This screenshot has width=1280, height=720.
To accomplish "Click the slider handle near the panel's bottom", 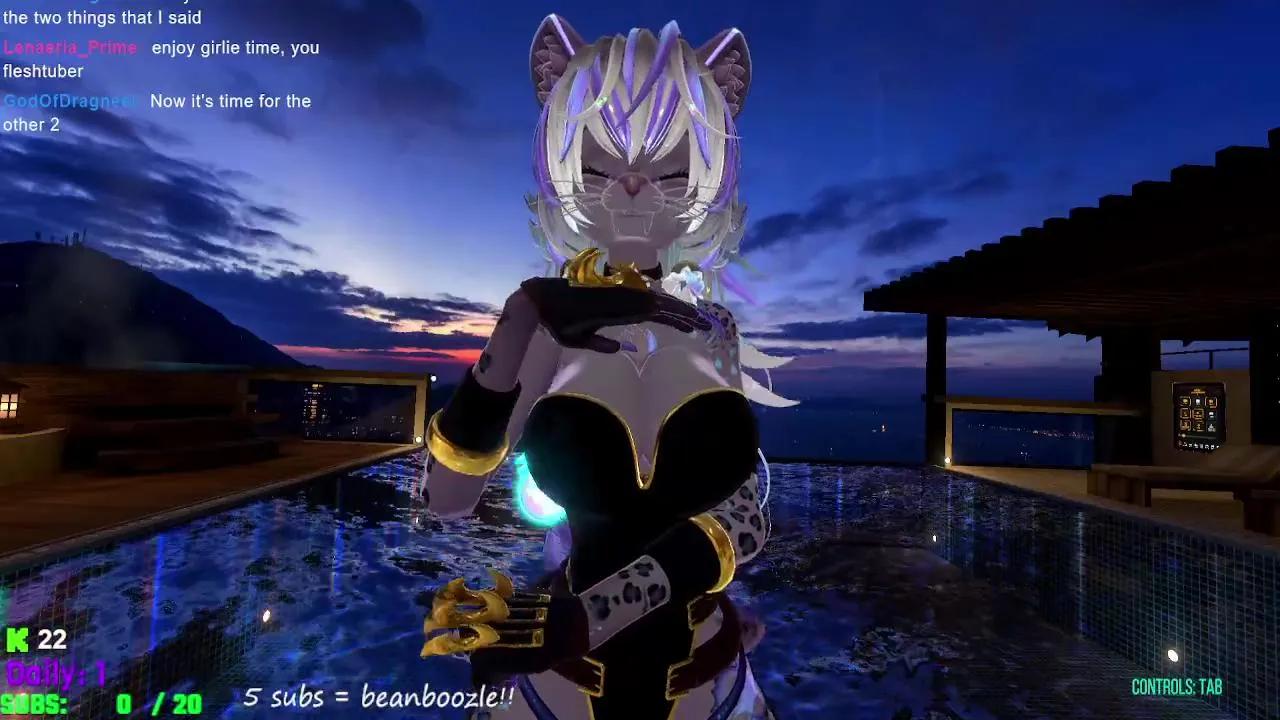I will tap(1183, 436).
